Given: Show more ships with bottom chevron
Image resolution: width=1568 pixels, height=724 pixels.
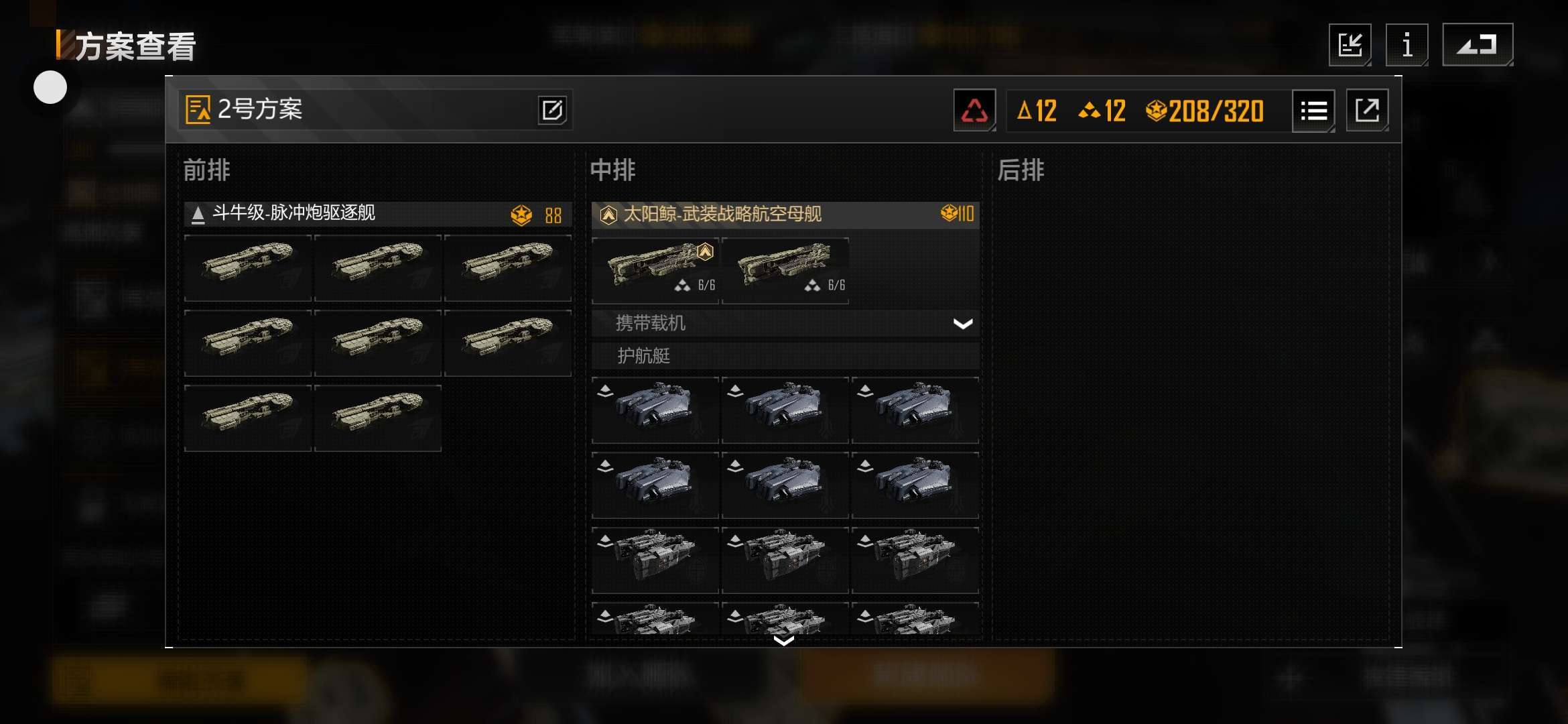Looking at the screenshot, I should coord(784,641).
